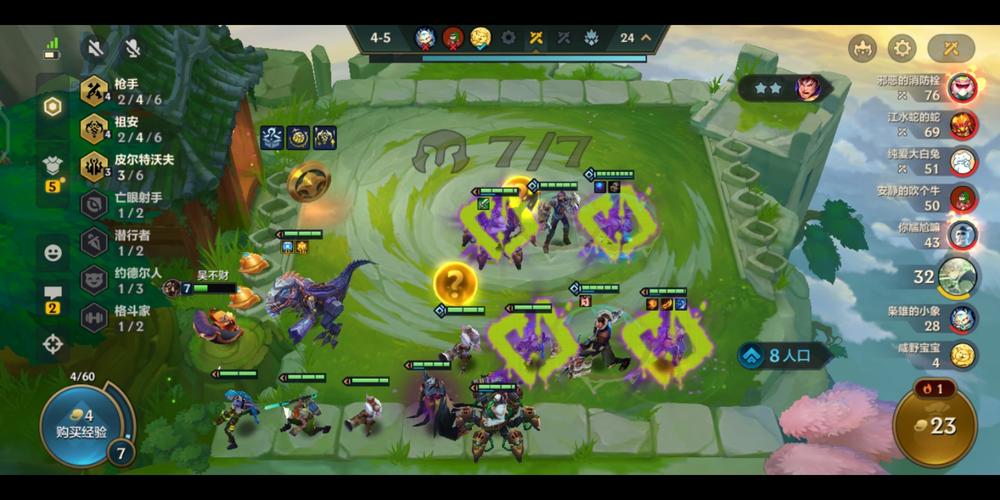Open the emote smiley face button
The image size is (1000, 500).
click(x=53, y=252)
